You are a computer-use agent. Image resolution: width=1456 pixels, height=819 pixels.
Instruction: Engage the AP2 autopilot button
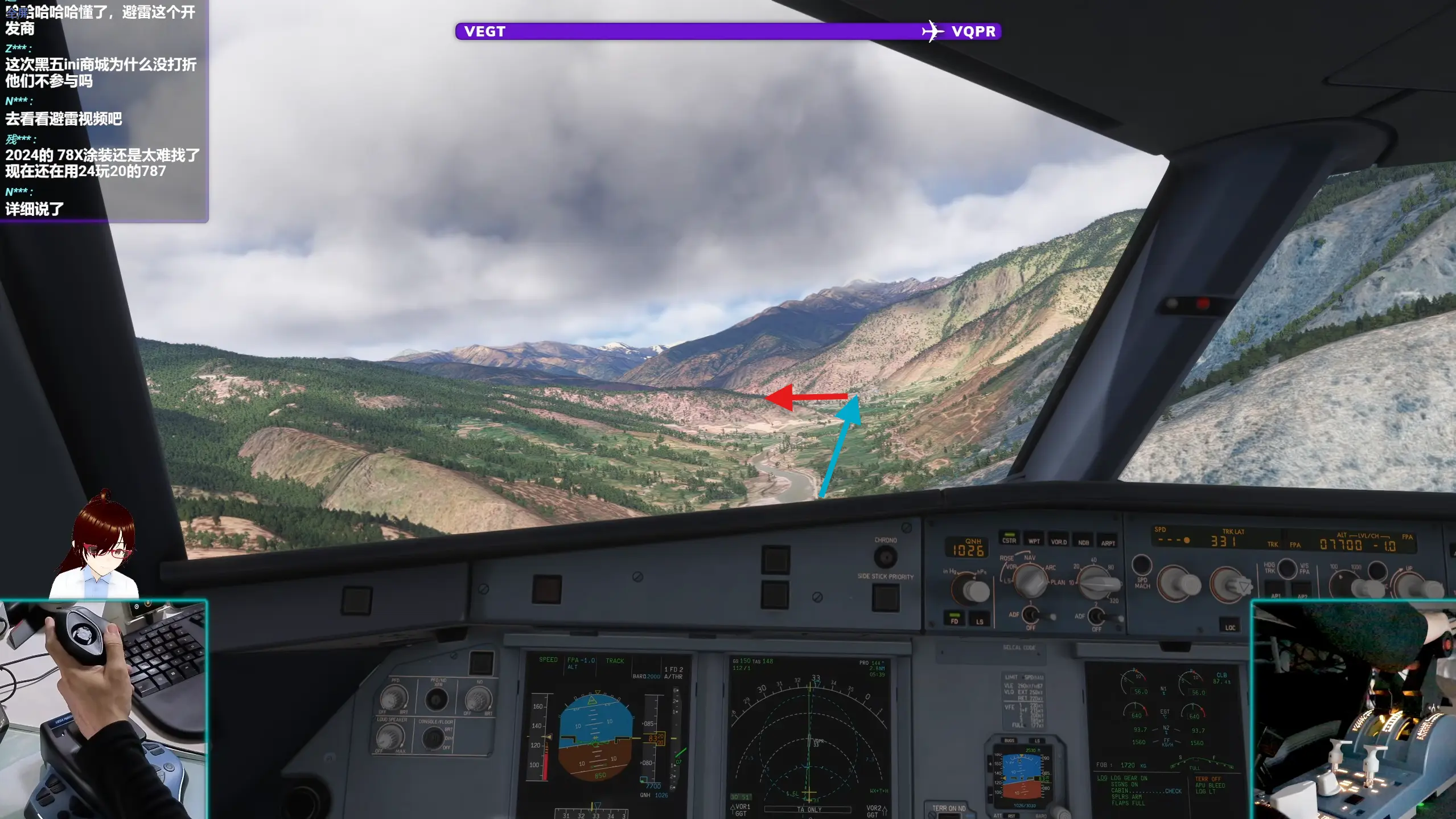1302,593
